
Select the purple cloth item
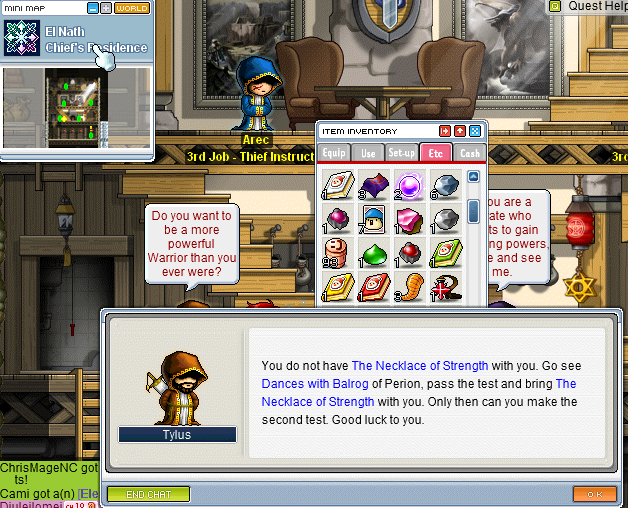tap(373, 185)
